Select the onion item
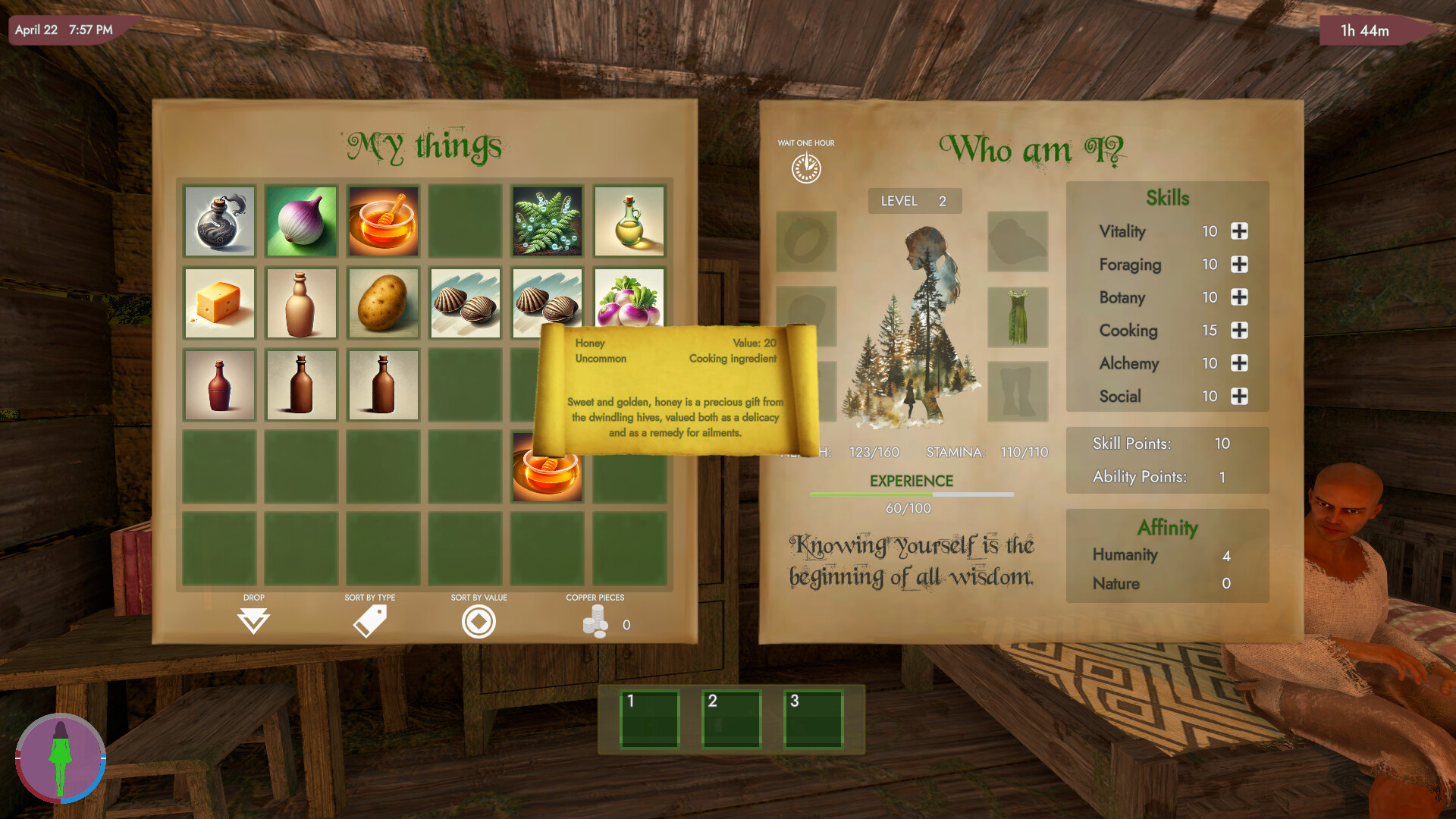The image size is (1456, 819). click(x=301, y=221)
